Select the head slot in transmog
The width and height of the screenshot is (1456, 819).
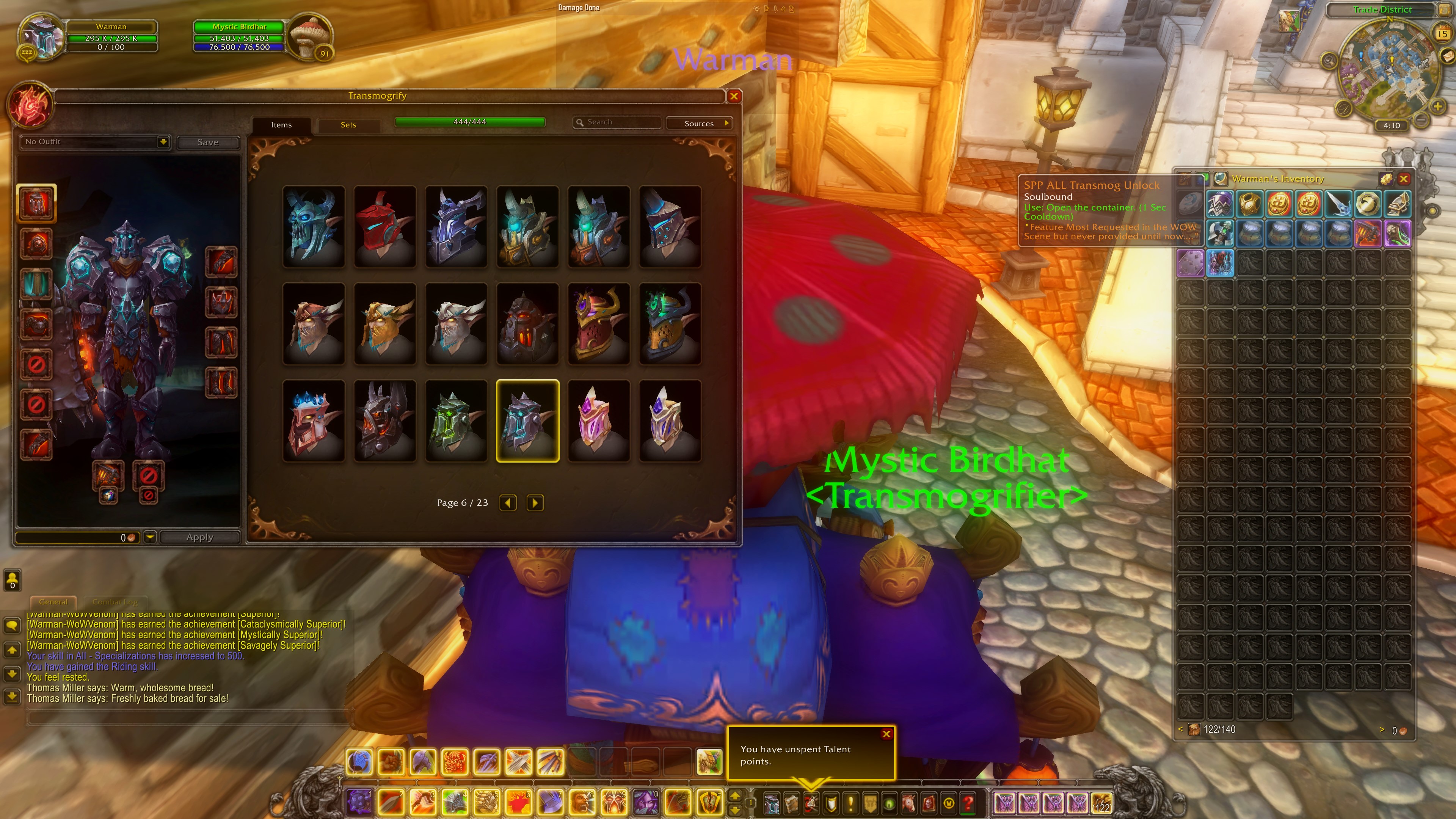[36, 202]
